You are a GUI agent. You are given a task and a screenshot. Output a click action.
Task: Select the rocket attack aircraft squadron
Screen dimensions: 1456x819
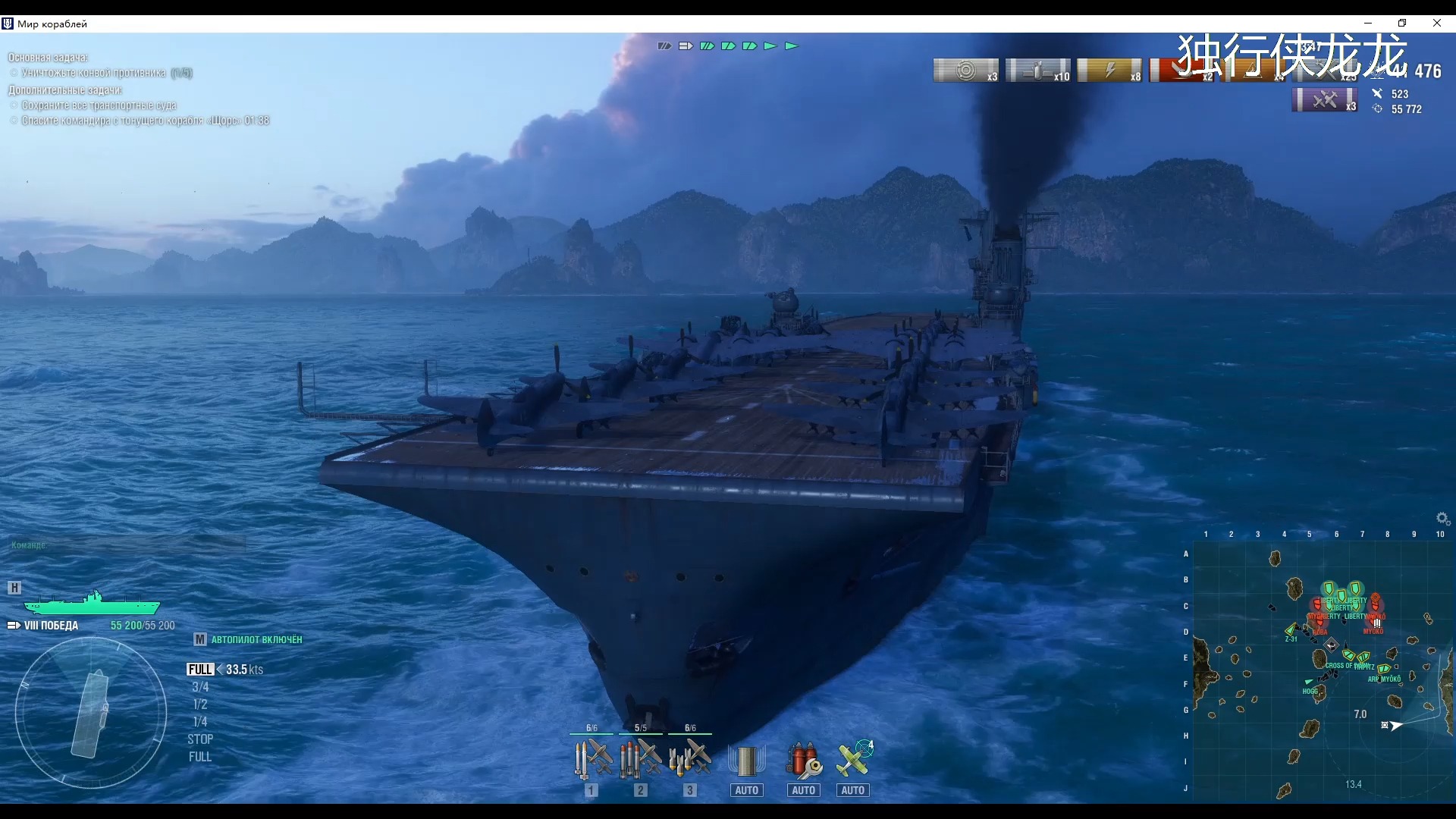click(x=592, y=758)
